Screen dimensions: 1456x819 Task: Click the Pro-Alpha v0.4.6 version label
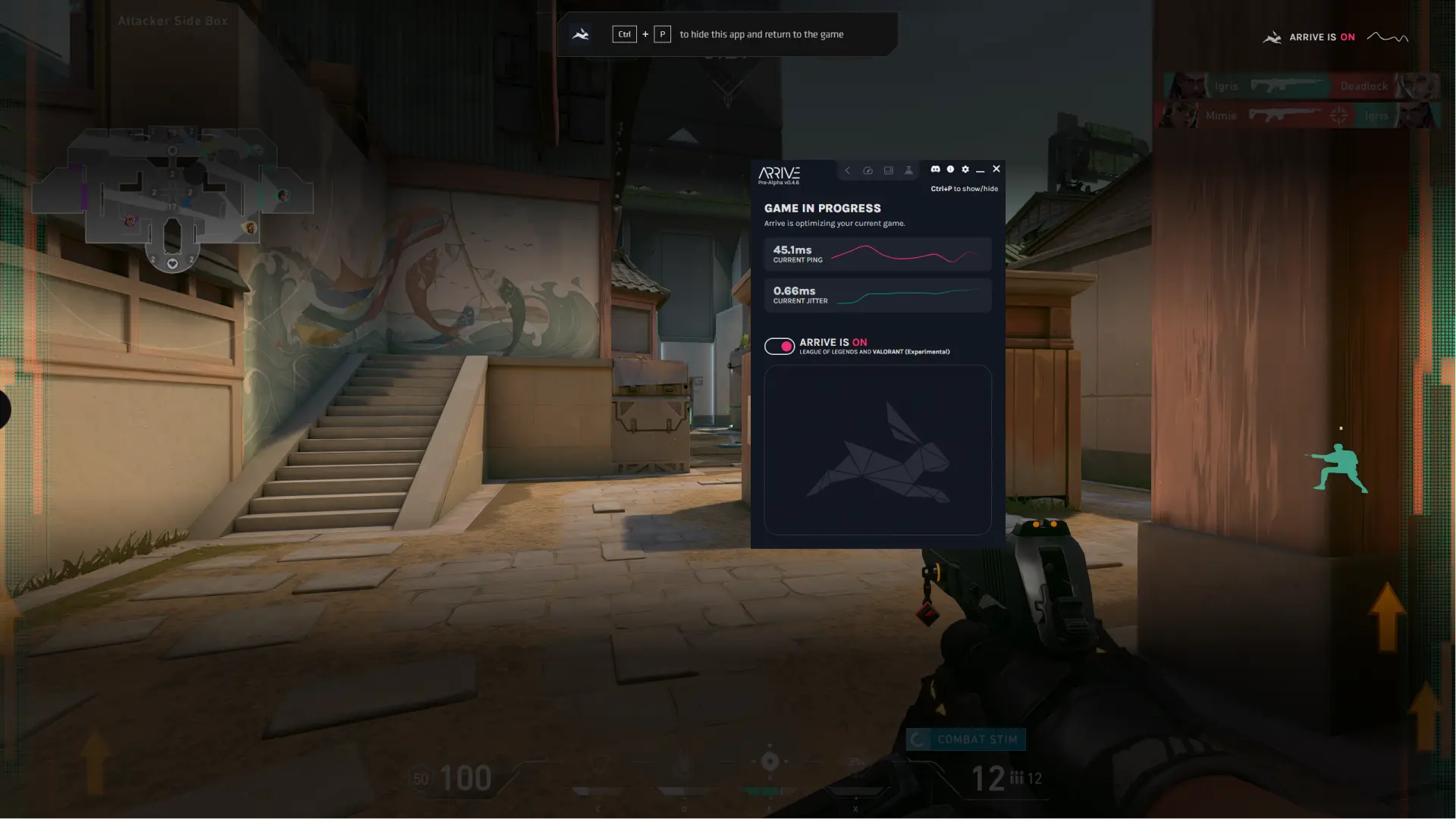[779, 183]
